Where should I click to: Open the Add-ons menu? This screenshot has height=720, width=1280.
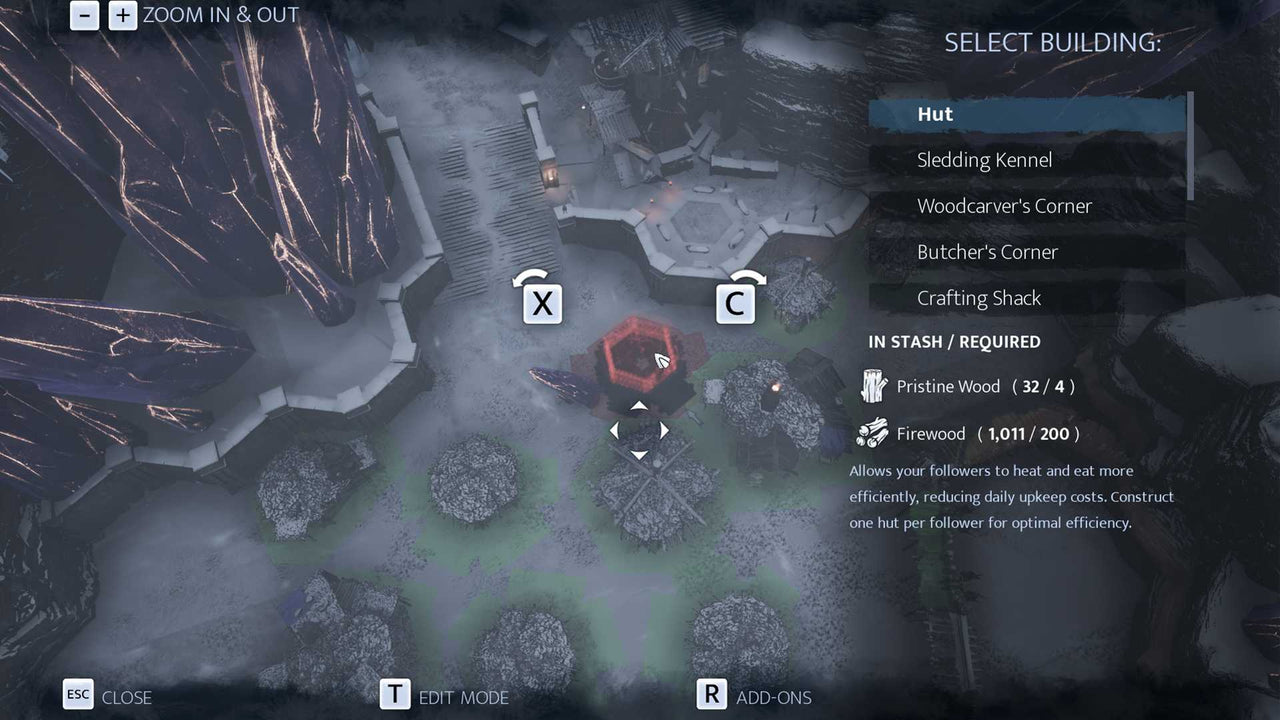tap(775, 697)
